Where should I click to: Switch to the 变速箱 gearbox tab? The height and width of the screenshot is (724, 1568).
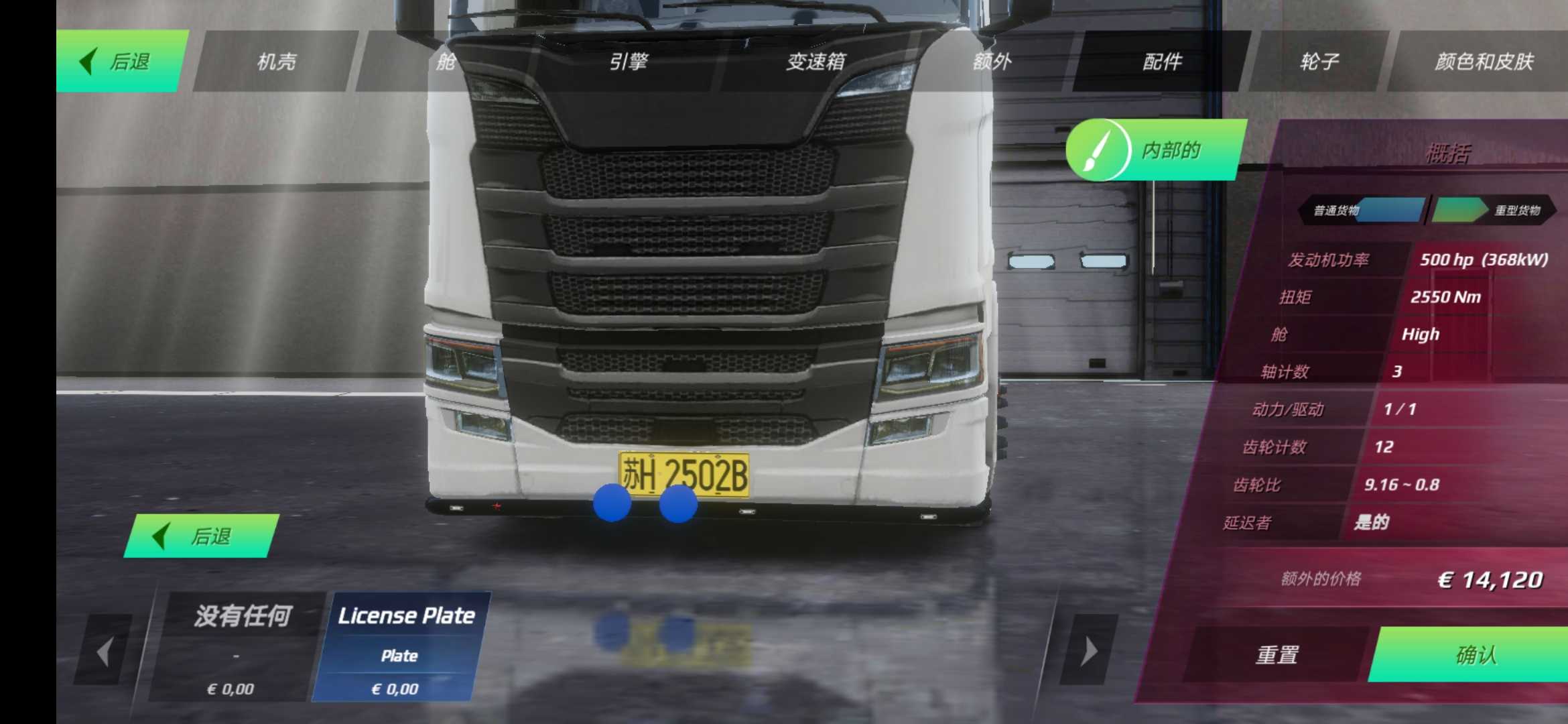click(x=815, y=62)
